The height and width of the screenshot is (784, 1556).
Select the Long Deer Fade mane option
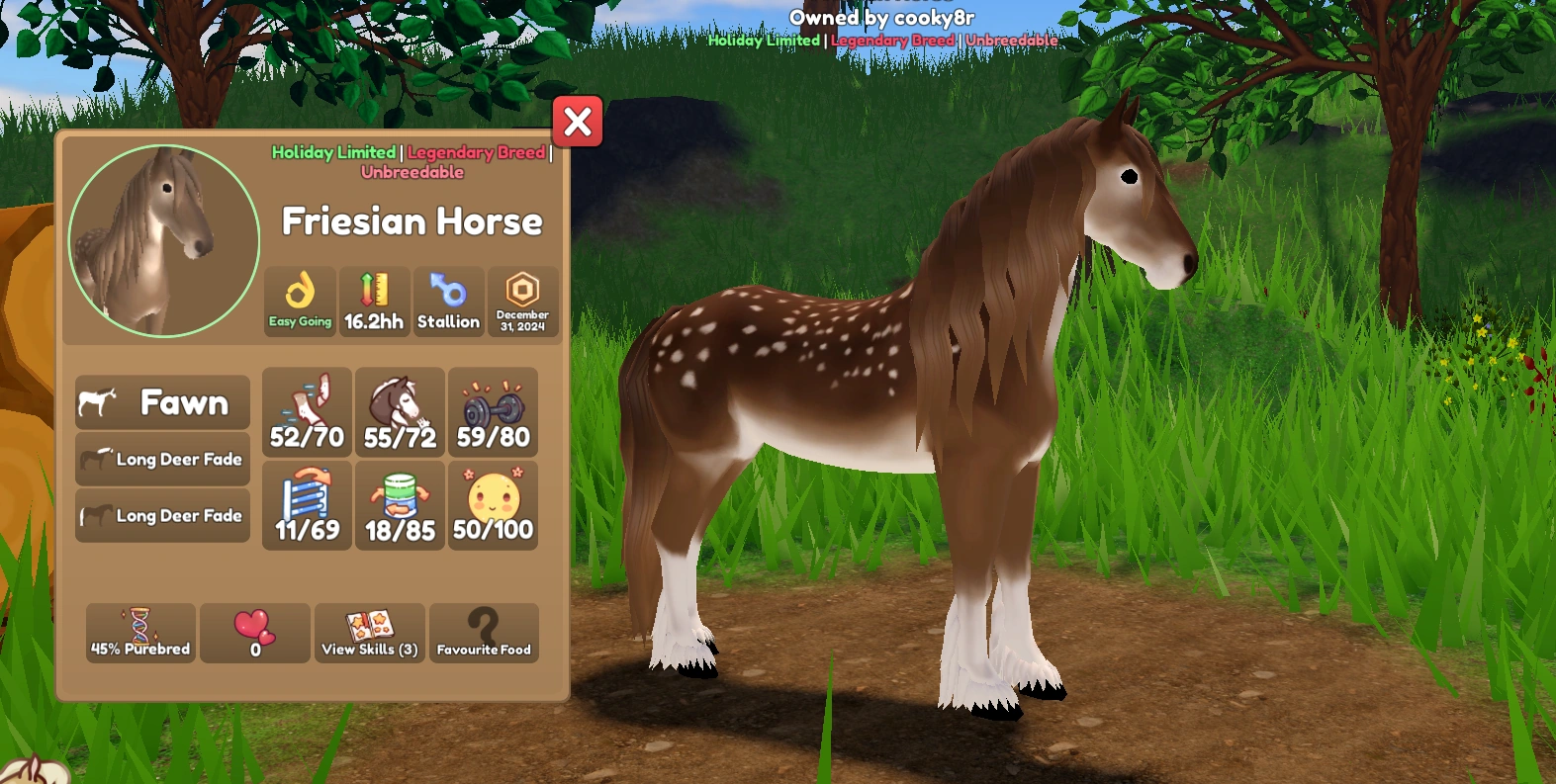(x=161, y=459)
